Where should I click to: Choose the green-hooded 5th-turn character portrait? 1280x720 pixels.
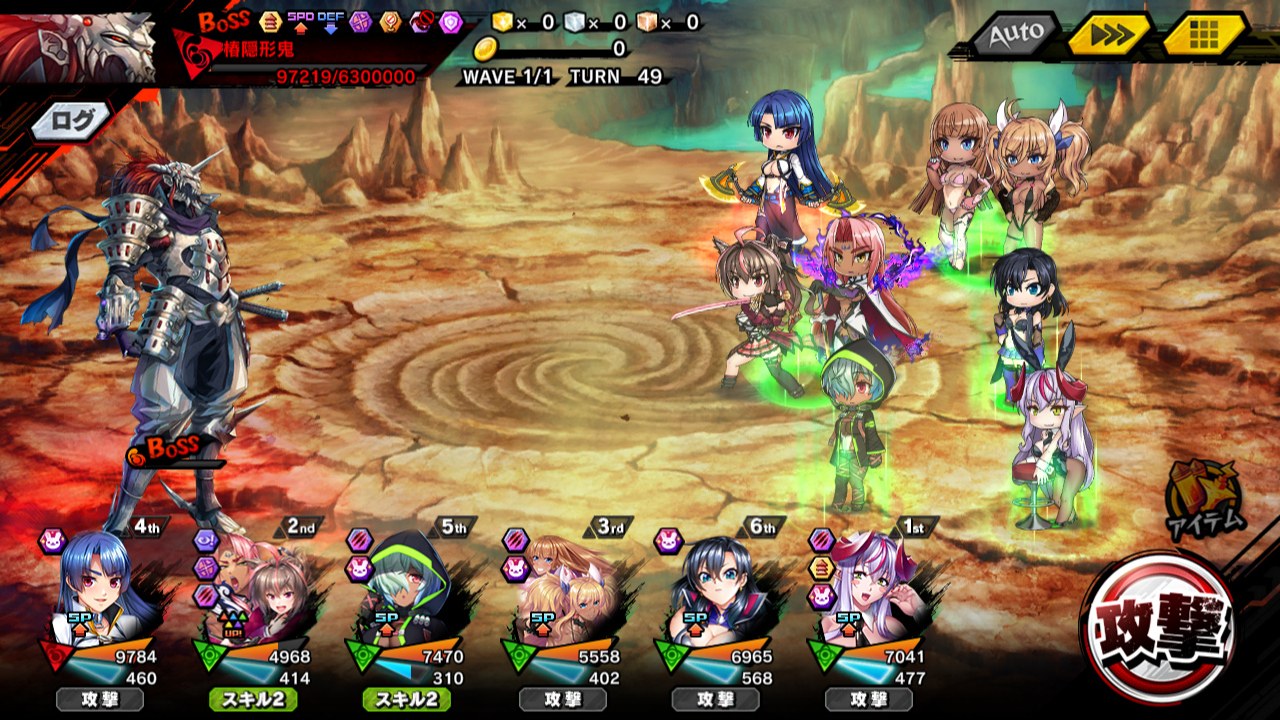pos(406,585)
